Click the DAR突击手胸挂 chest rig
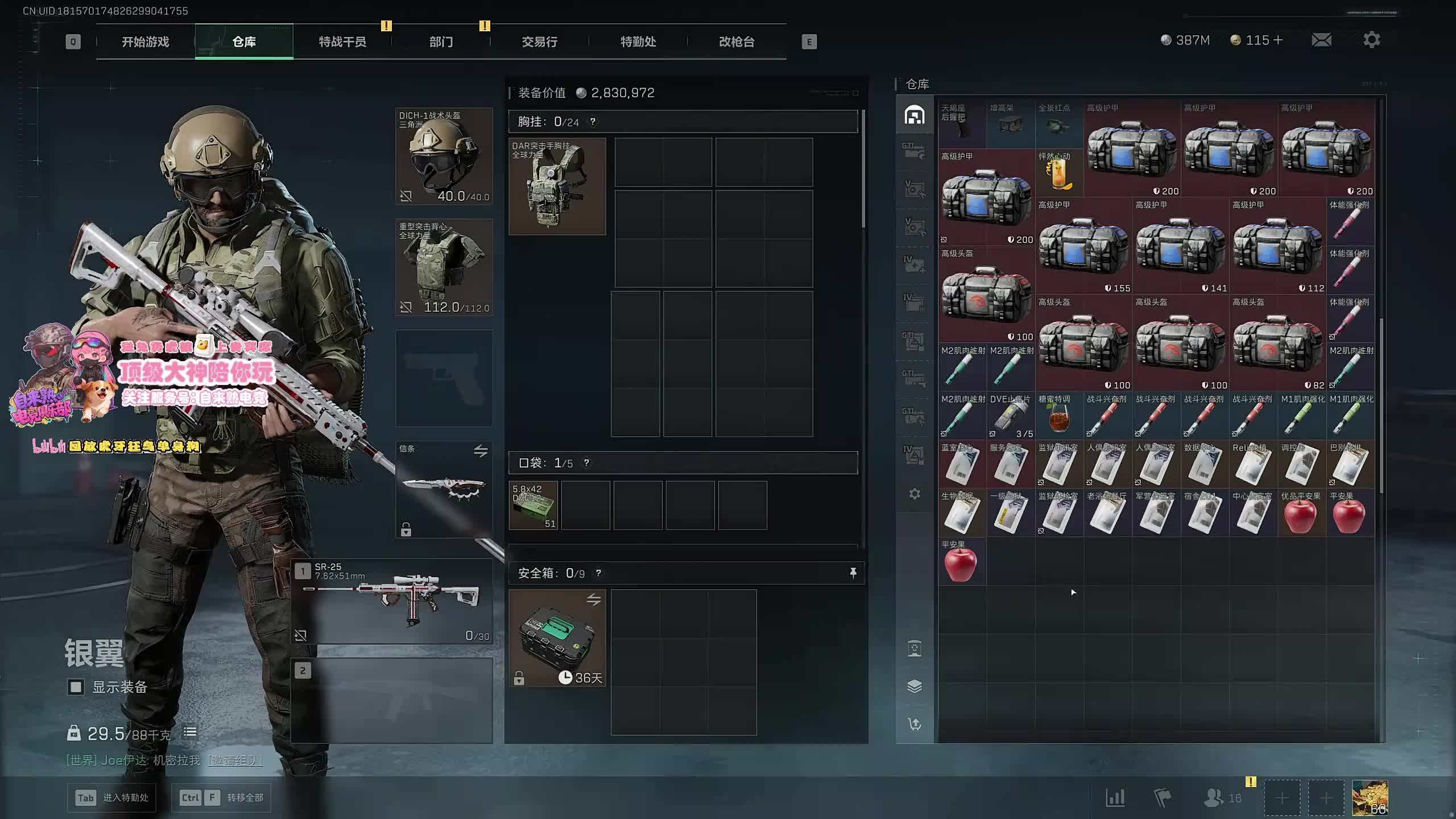Viewport: 1456px width, 819px height. [x=557, y=187]
